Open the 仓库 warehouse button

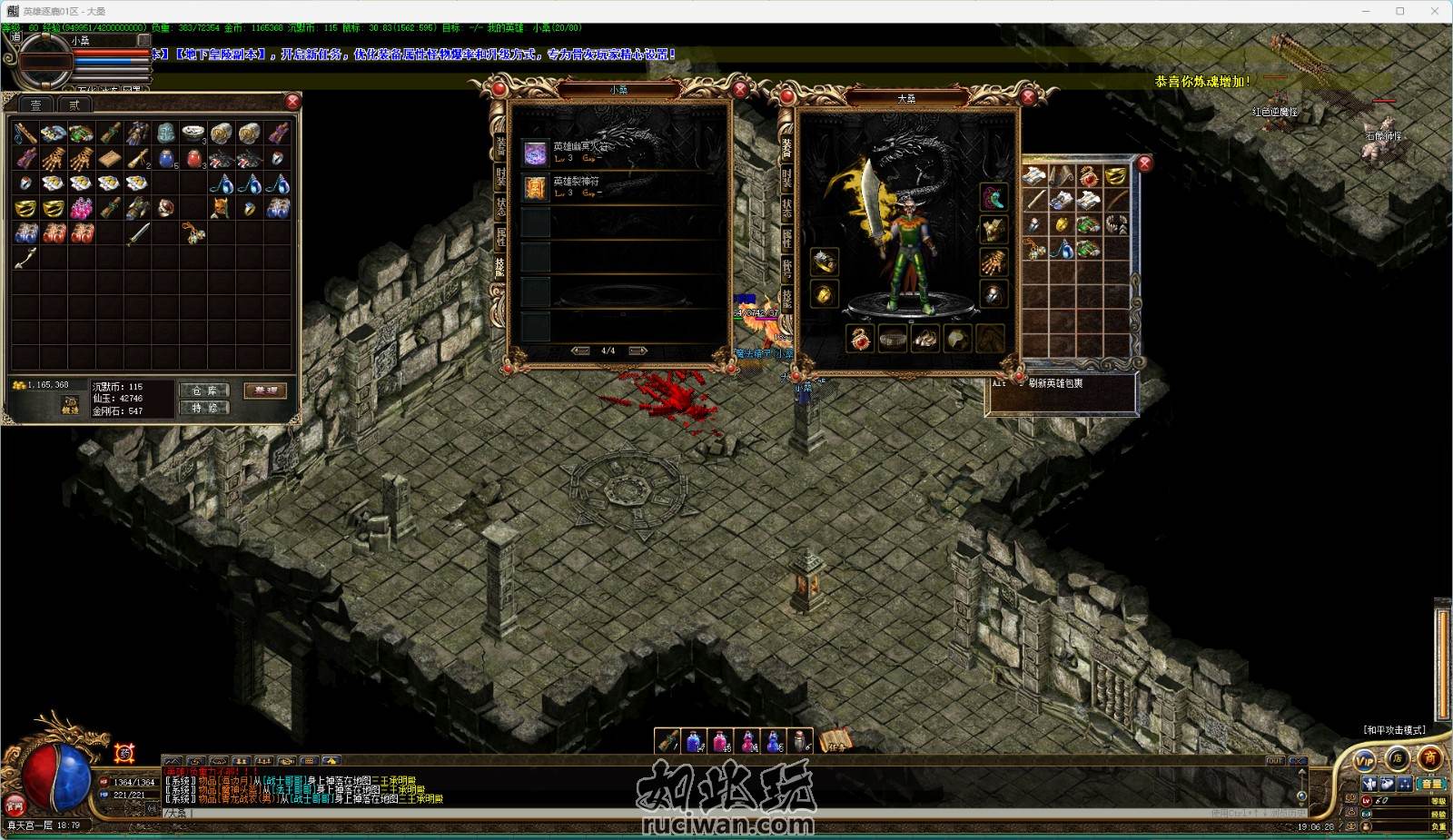[x=203, y=390]
